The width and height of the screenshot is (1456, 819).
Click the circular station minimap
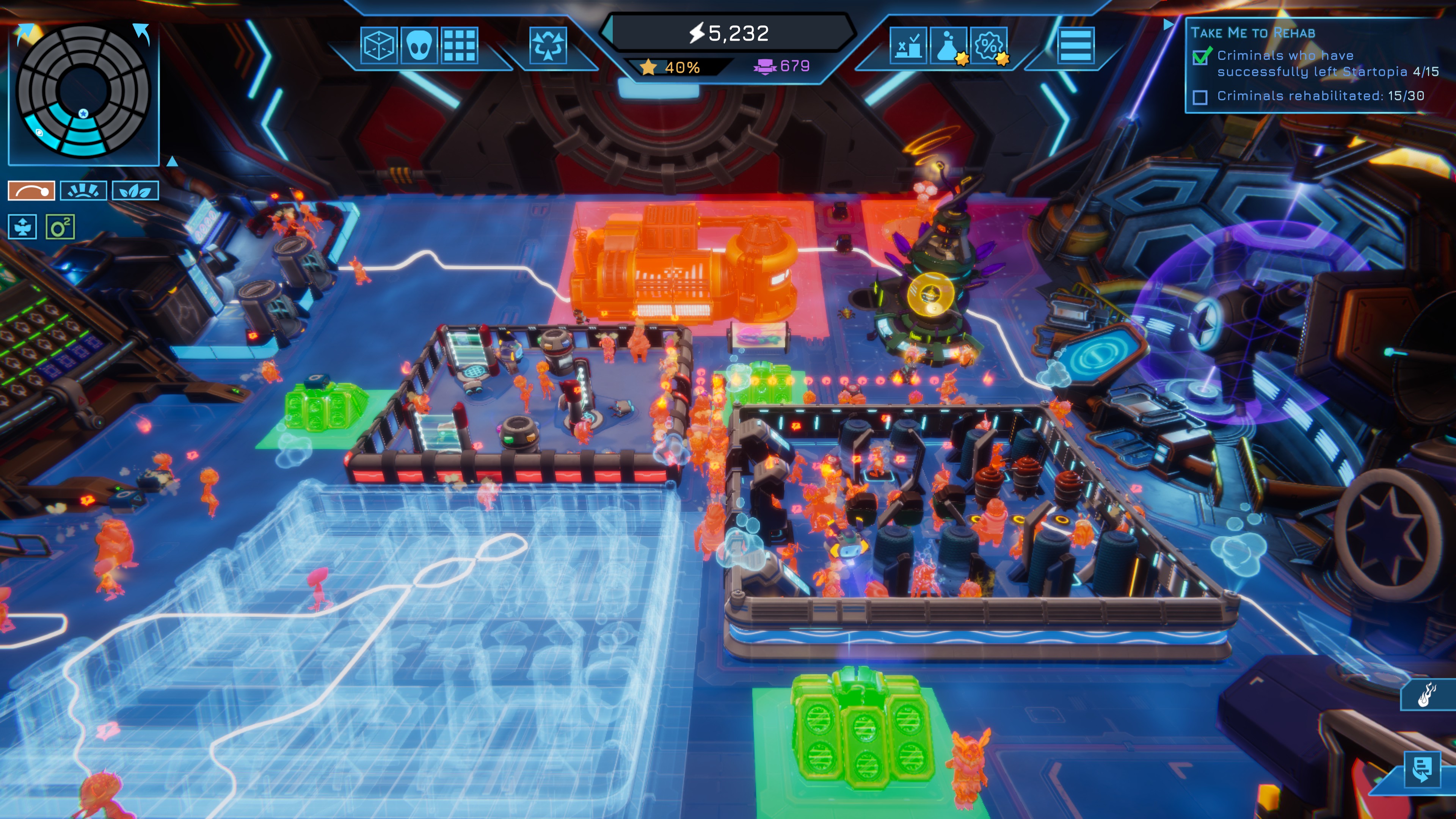coord(84,91)
